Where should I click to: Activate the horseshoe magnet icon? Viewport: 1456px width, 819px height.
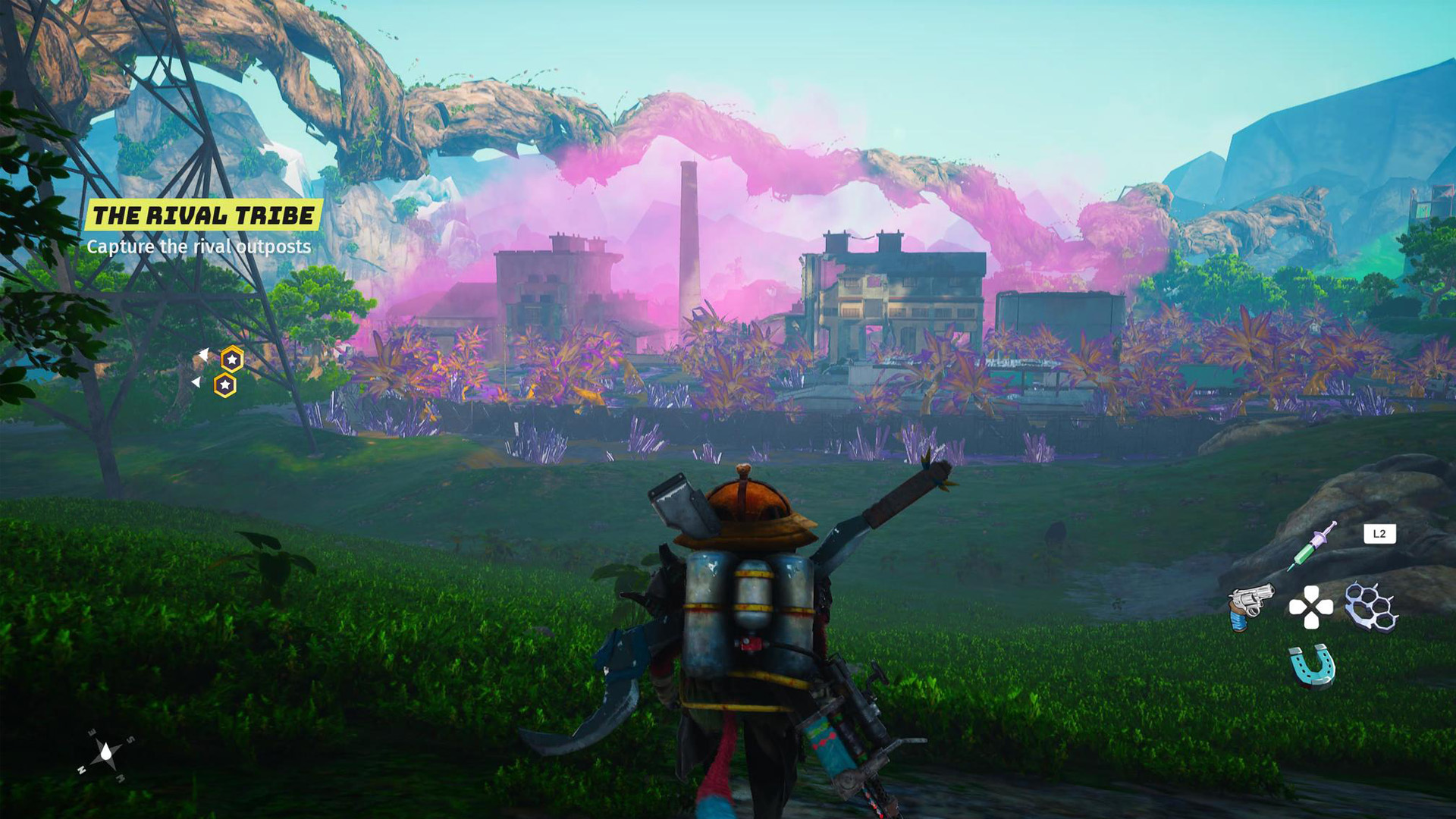coord(1312,666)
